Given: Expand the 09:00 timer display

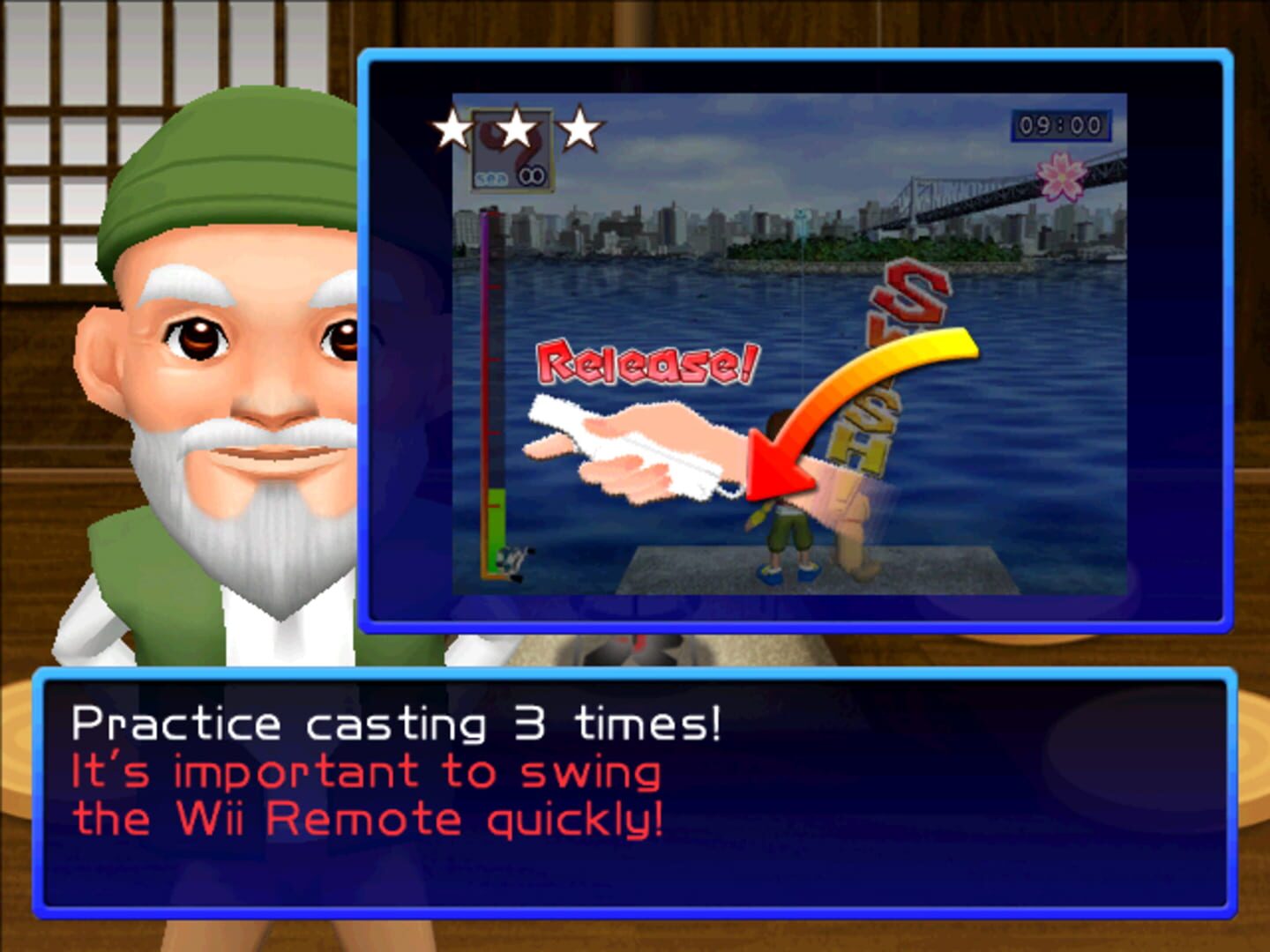Looking at the screenshot, I should [1061, 124].
